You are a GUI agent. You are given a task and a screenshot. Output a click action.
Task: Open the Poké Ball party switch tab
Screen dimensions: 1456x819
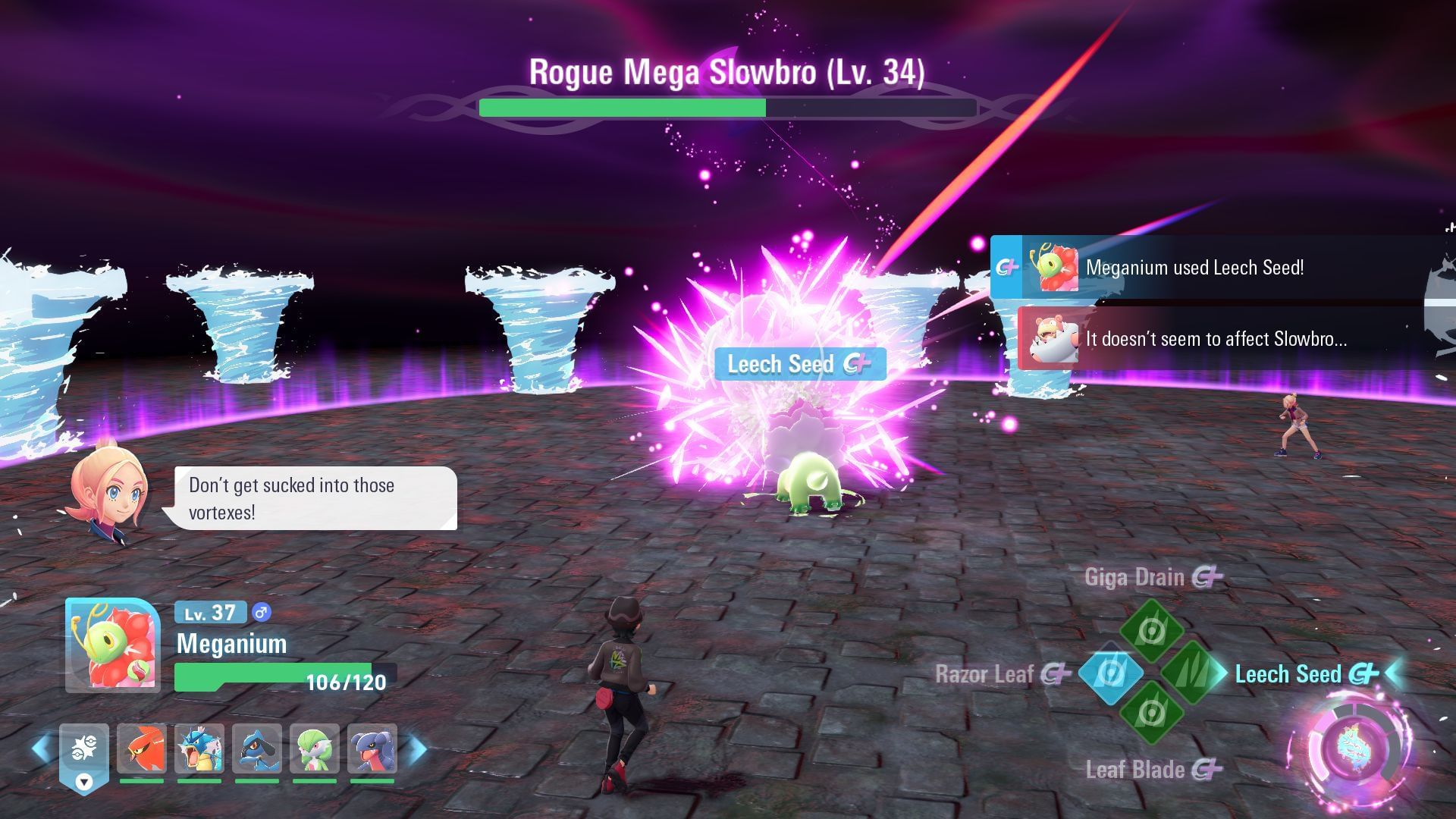[84, 755]
